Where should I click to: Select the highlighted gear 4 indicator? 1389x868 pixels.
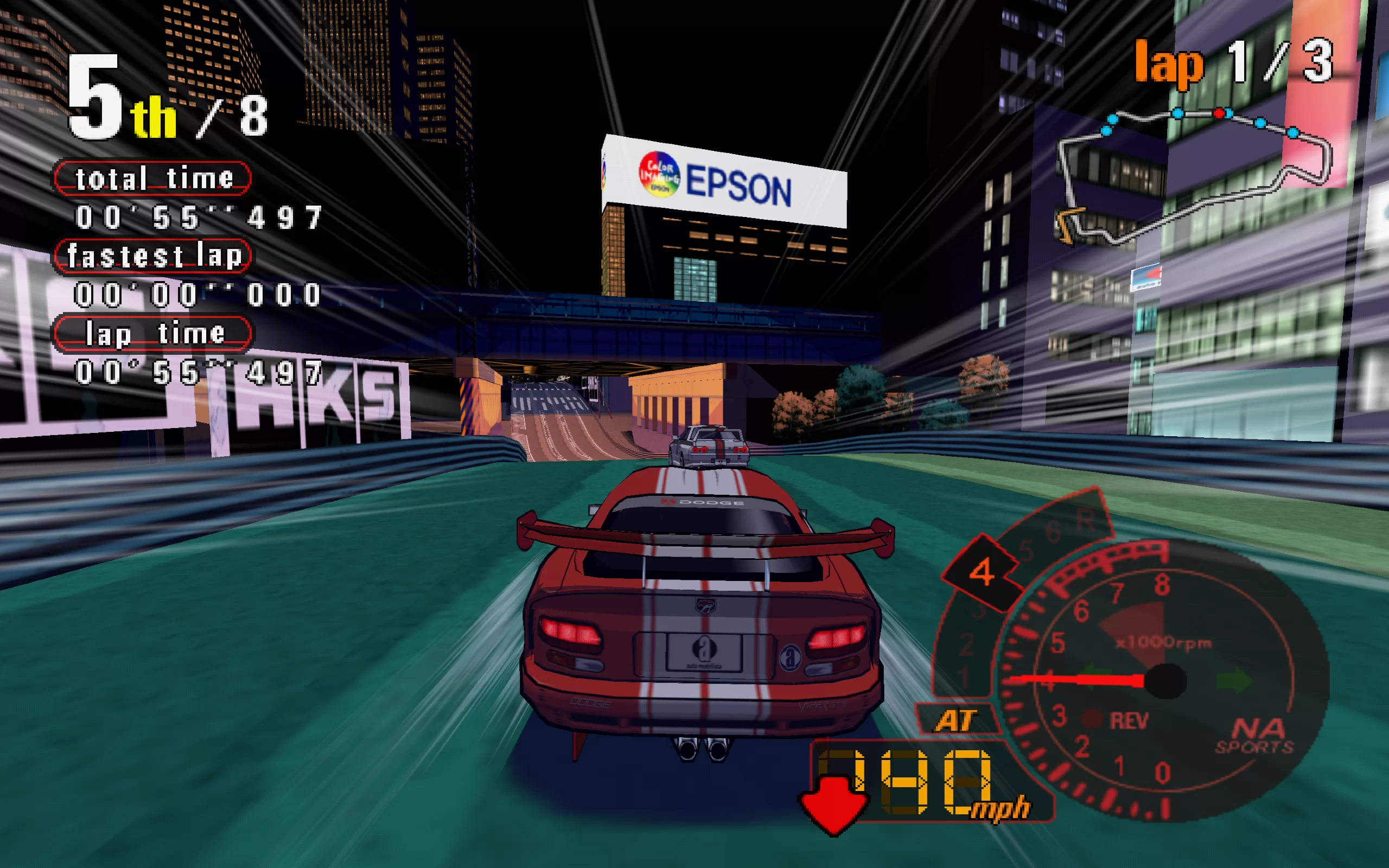click(x=982, y=572)
